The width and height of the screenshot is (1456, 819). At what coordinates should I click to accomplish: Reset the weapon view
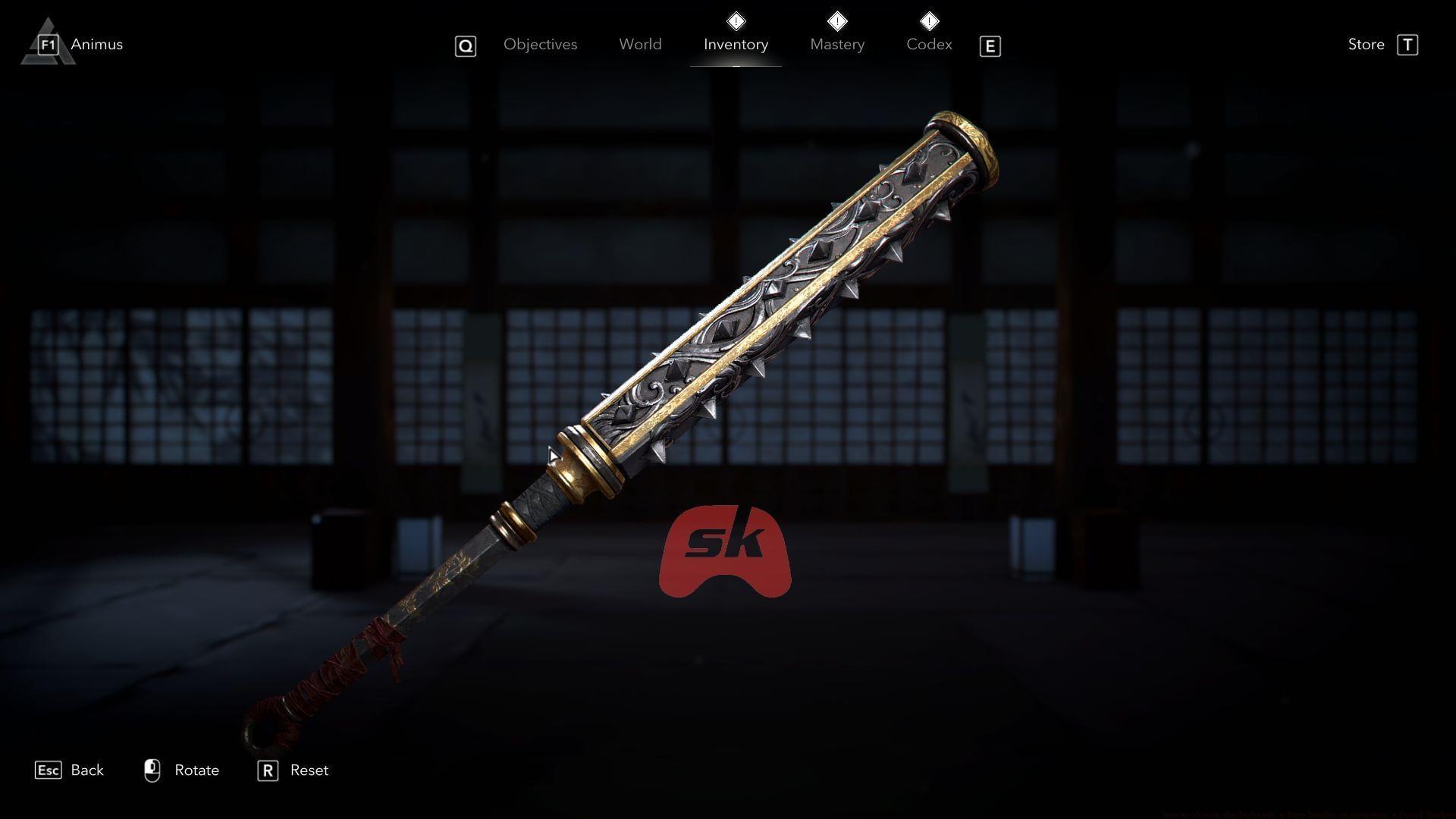pyautogui.click(x=309, y=770)
